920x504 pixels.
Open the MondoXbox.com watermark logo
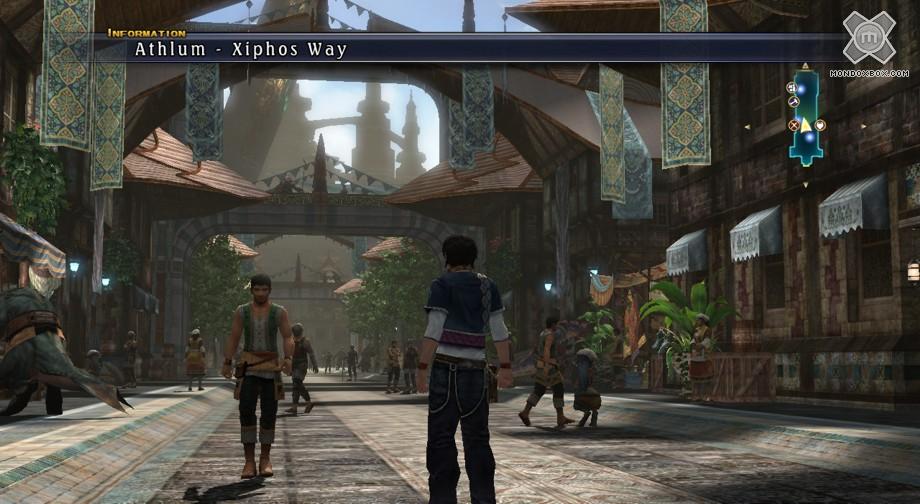(x=868, y=38)
